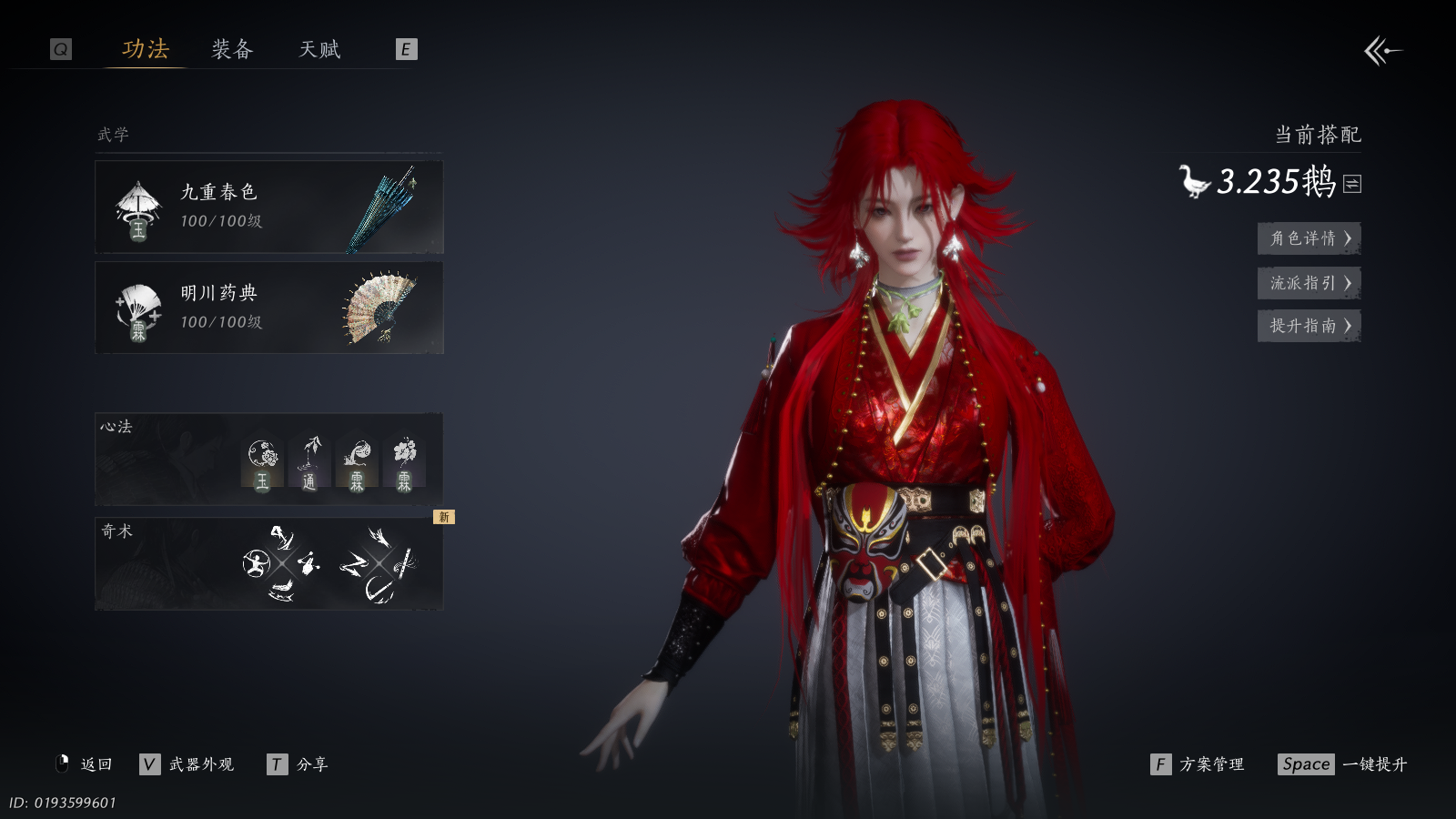Switch to the 装备 tab
Screen dimensions: 1456x819
point(232,49)
